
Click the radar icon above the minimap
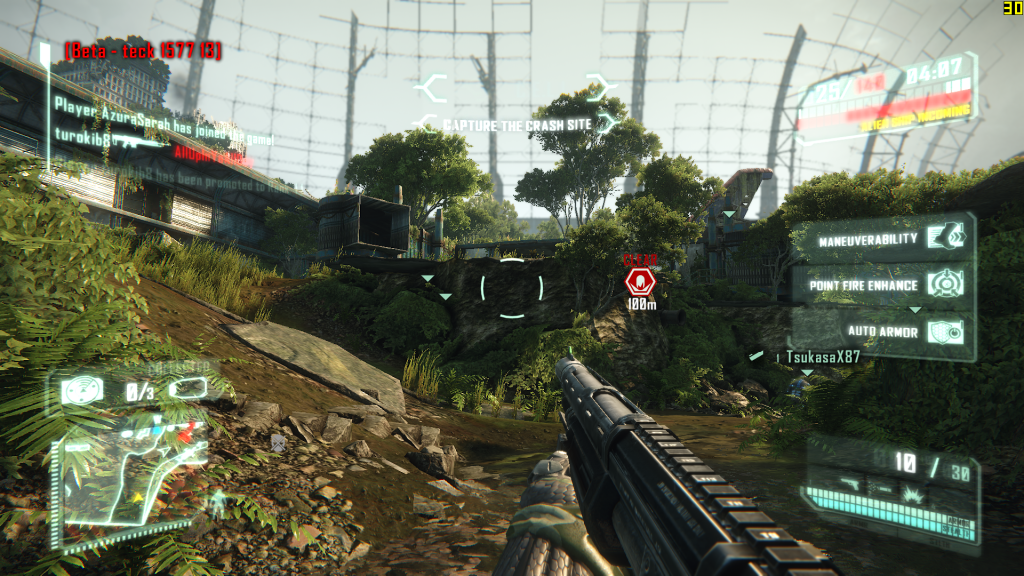80,389
